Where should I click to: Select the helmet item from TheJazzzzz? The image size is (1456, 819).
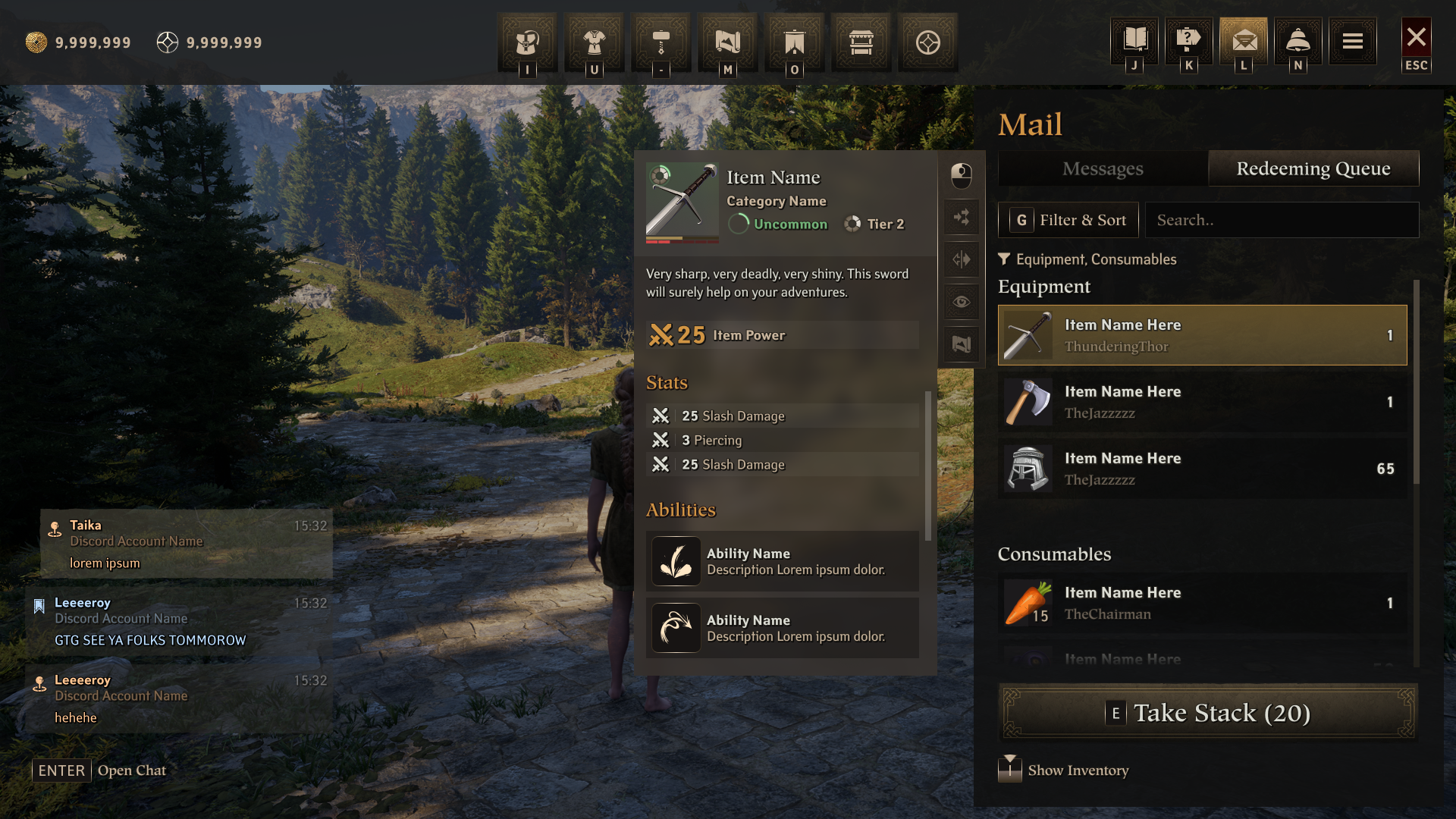point(1202,469)
